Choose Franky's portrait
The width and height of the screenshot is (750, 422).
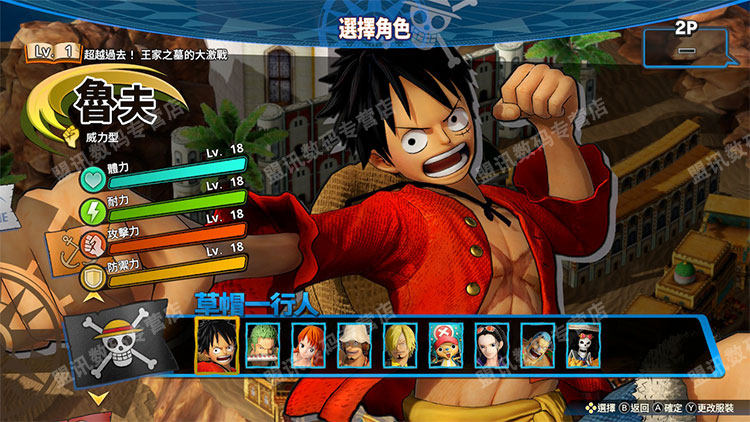pyautogui.click(x=538, y=345)
